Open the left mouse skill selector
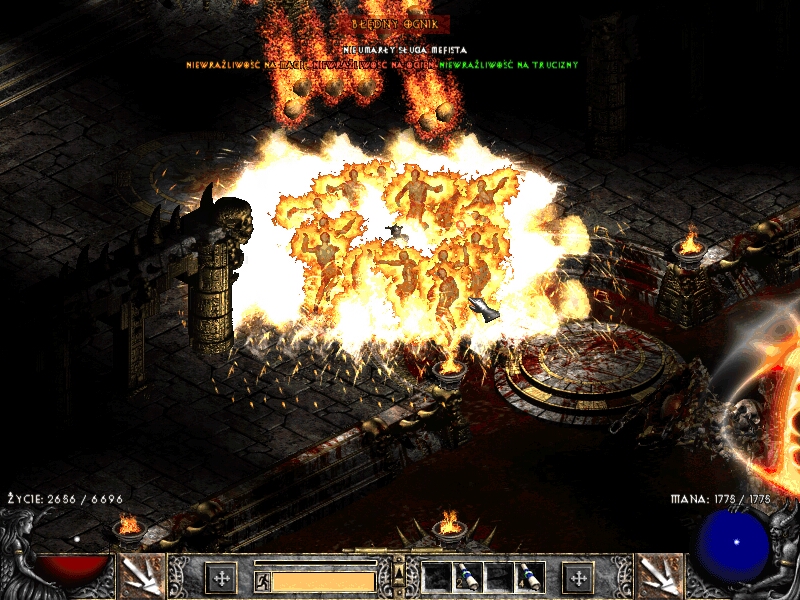800x600 pixels. (142, 576)
